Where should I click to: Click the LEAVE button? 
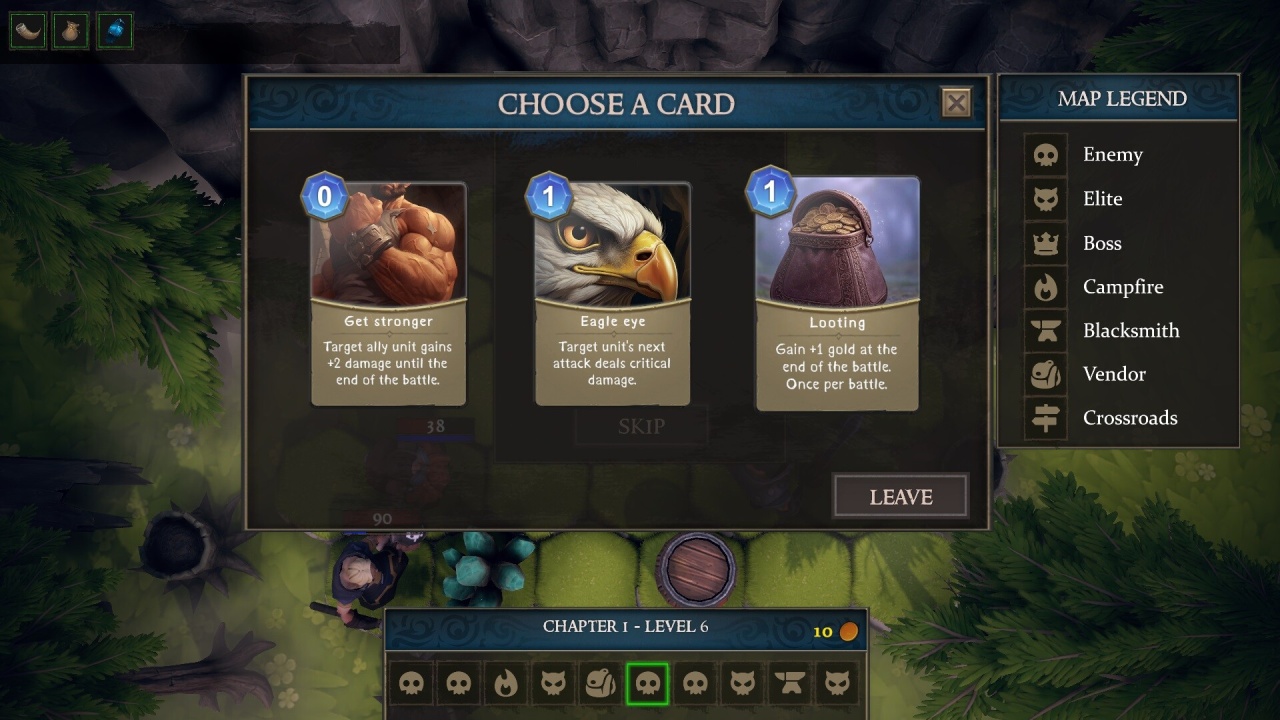pos(900,497)
